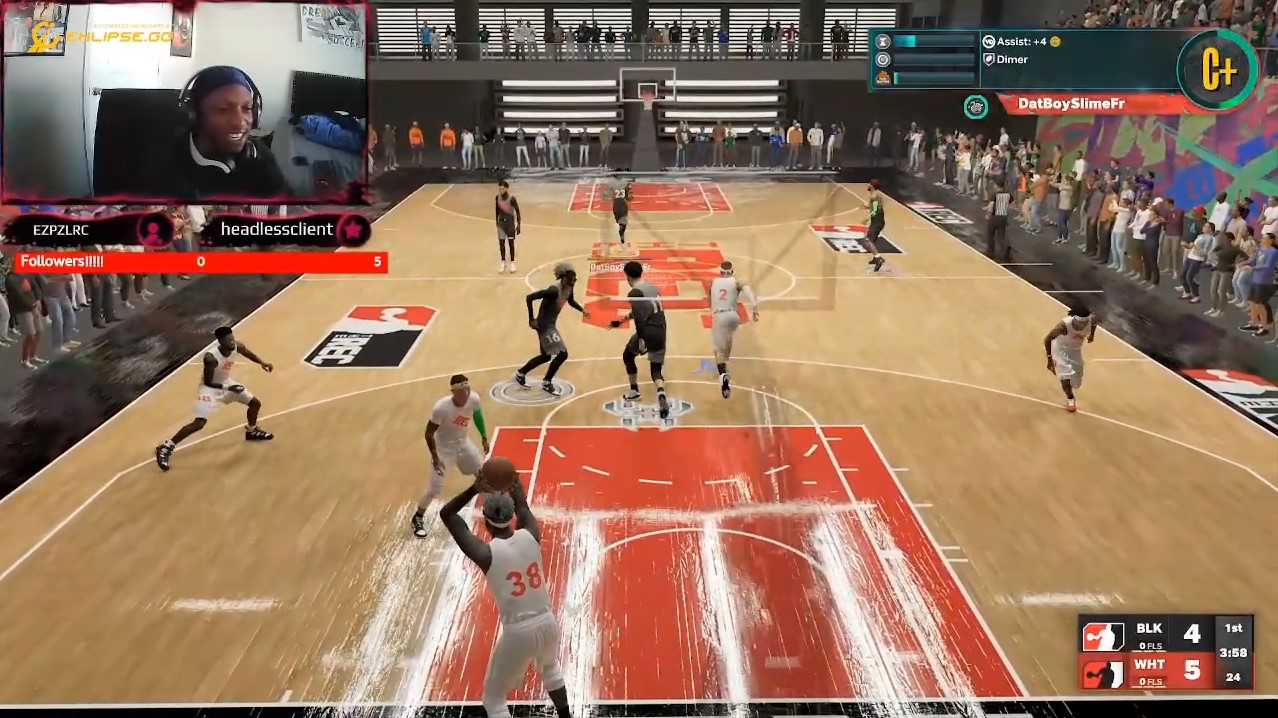Click the headlessclient follower label
This screenshot has width=1278, height=718.
point(278,230)
